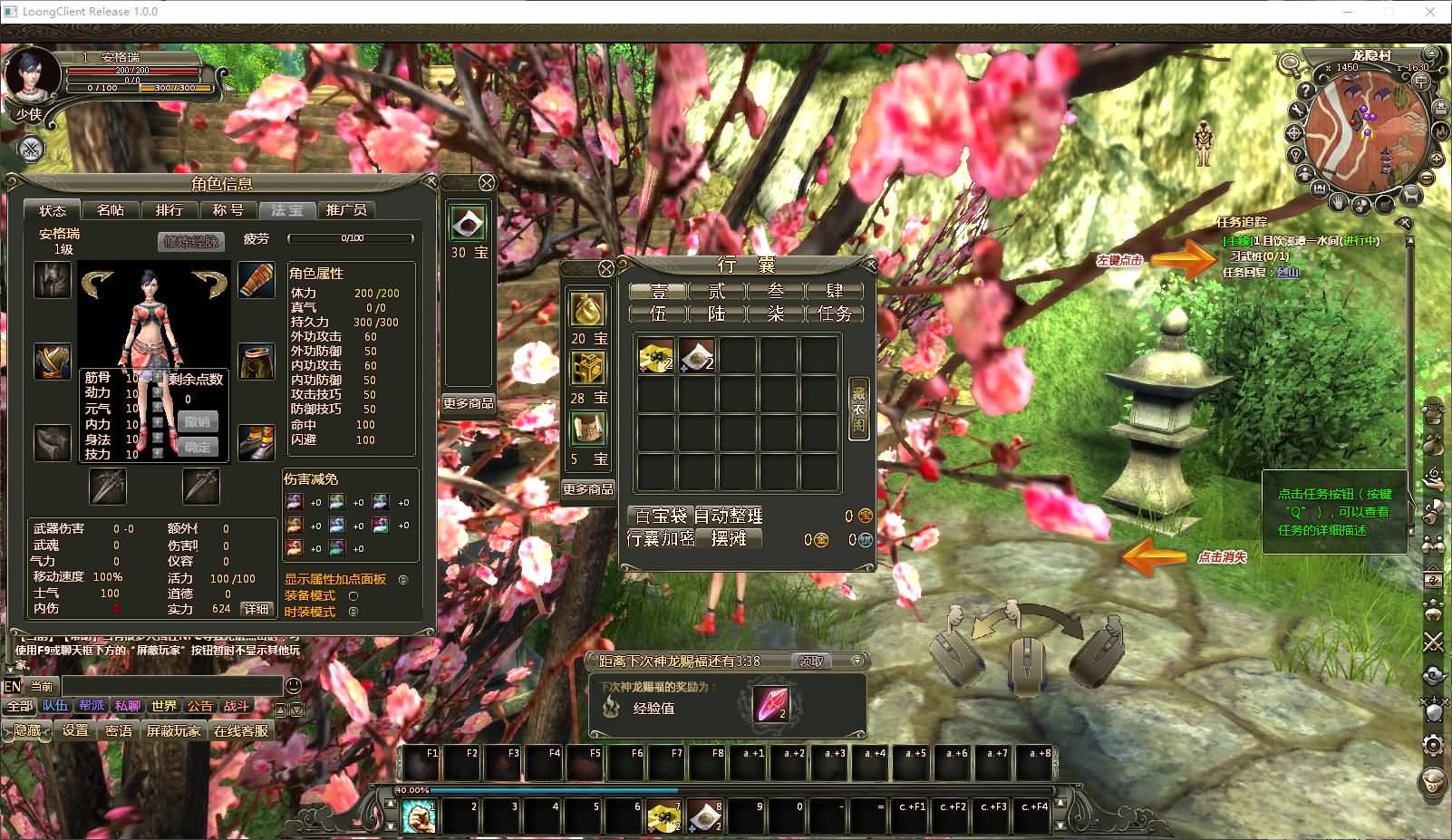
Task: Open the 设置 settings menu
Action: 75,730
